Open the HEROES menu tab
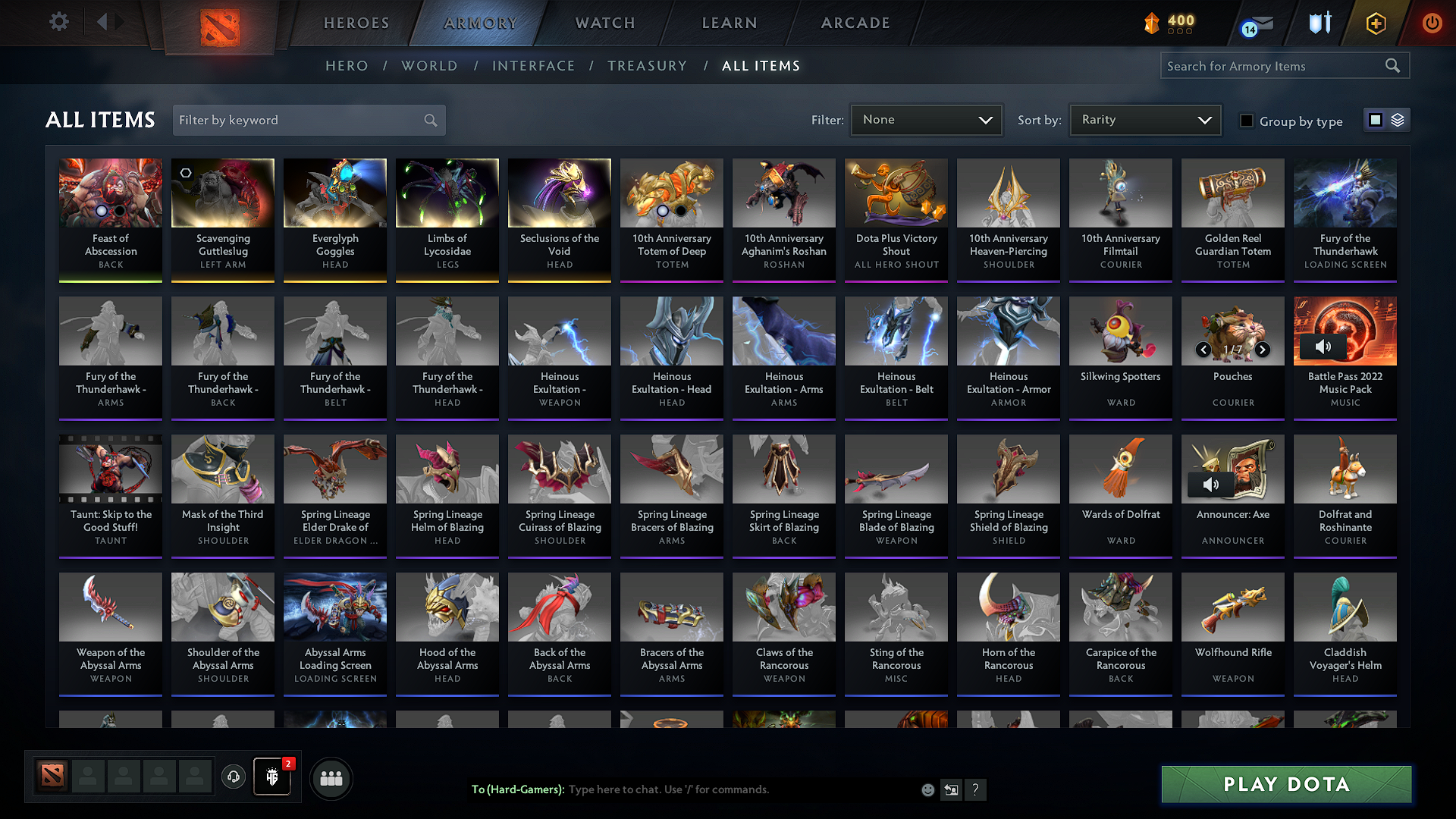 click(356, 23)
